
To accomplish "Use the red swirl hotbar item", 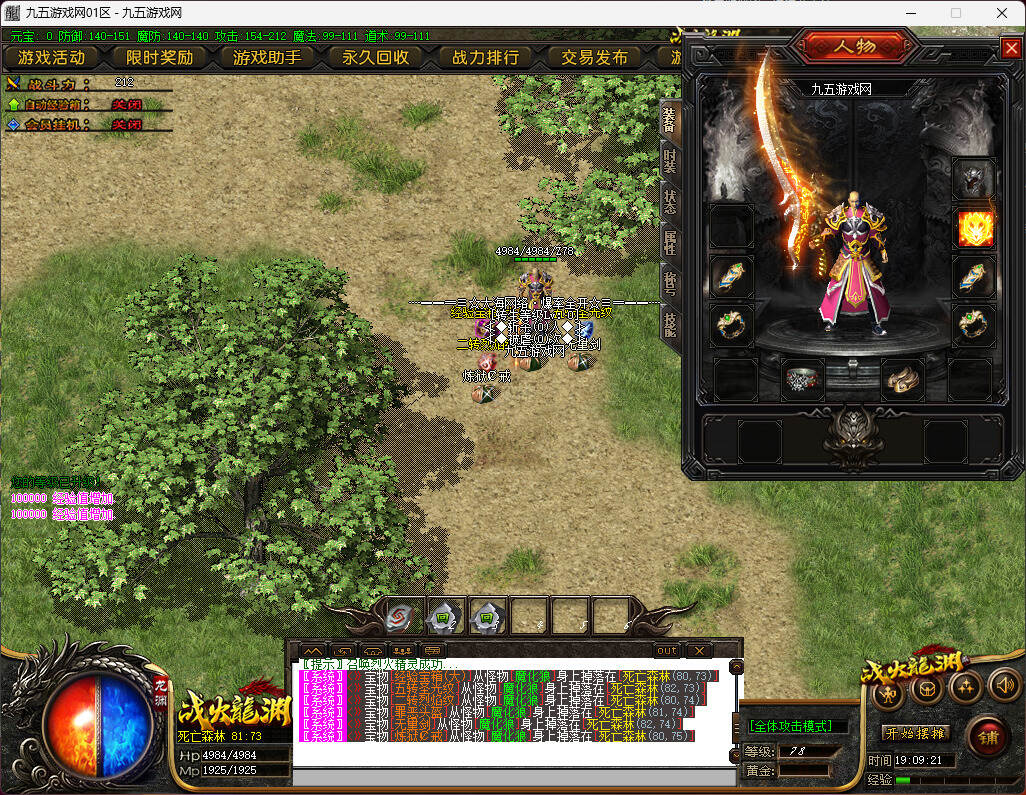I will [x=402, y=617].
